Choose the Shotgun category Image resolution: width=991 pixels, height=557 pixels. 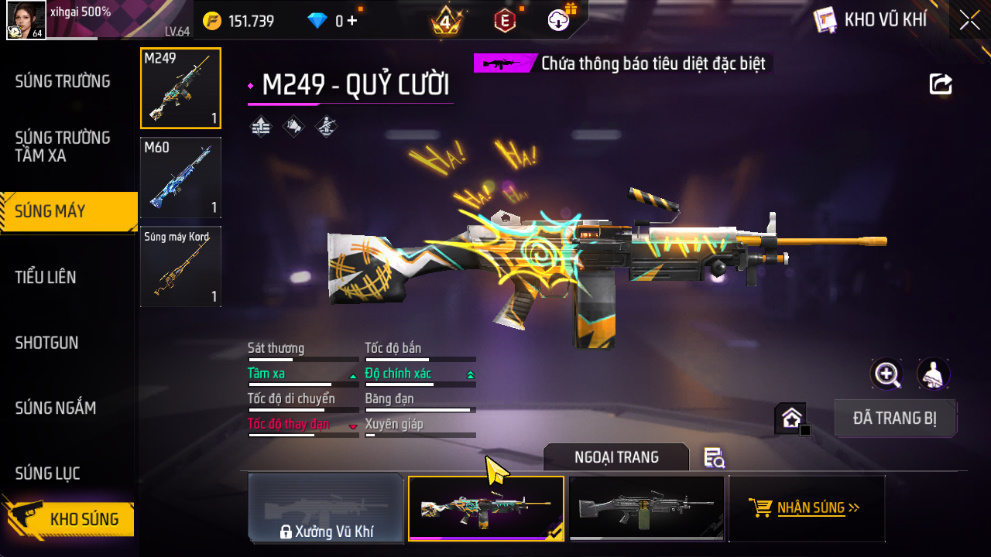(x=47, y=343)
